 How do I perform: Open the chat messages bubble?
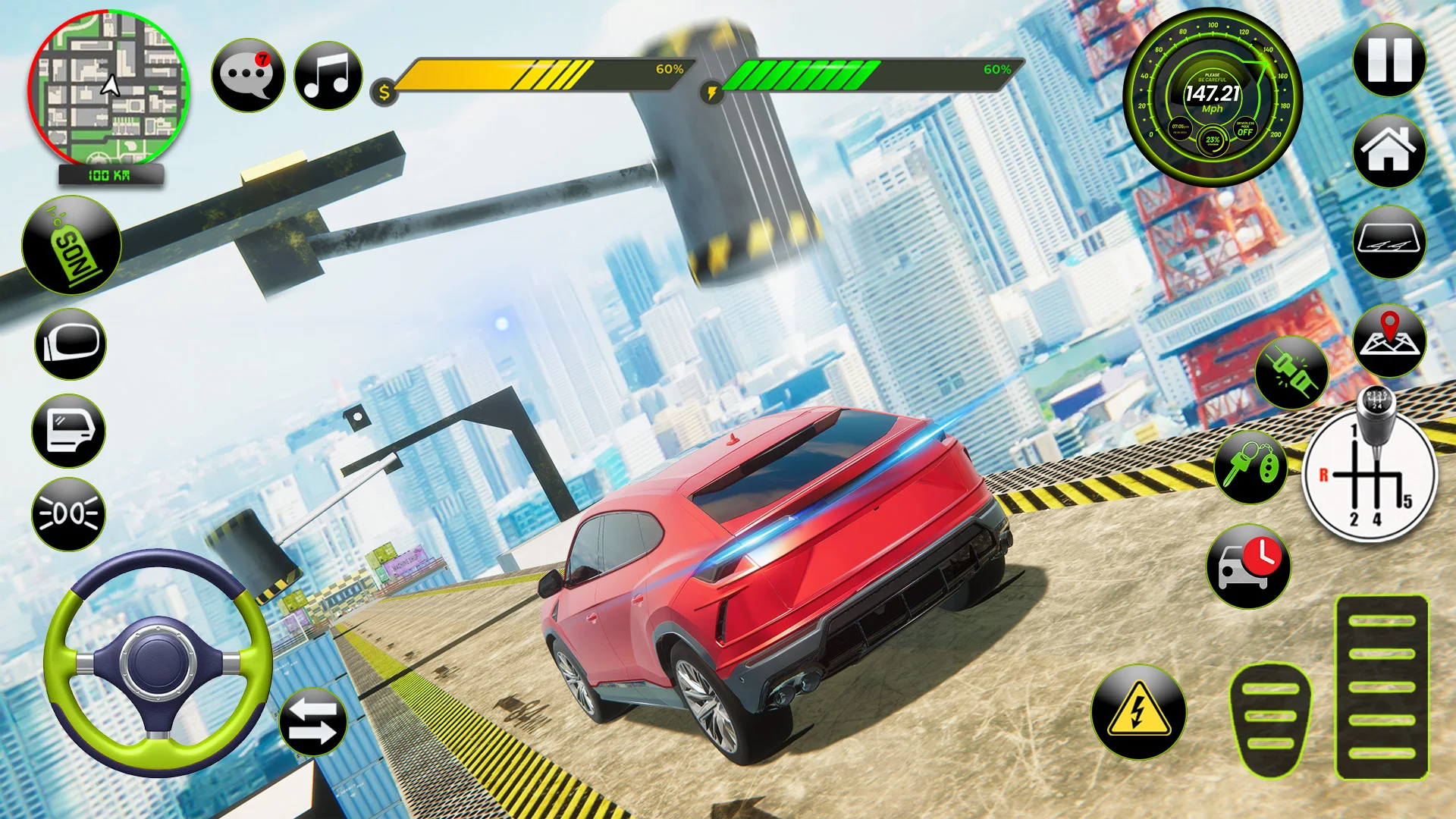point(248,76)
